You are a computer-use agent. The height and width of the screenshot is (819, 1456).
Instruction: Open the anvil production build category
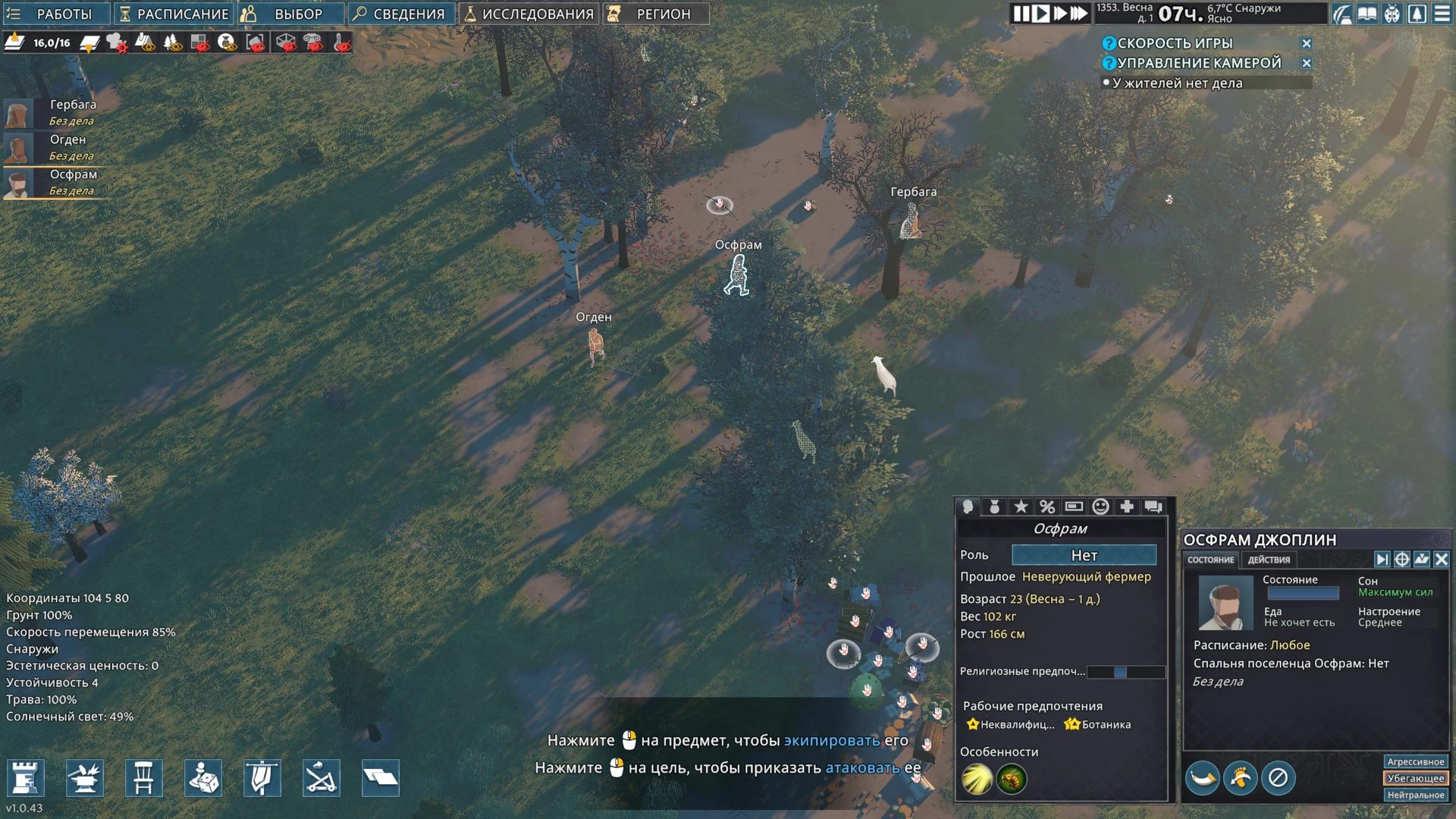coord(84,777)
